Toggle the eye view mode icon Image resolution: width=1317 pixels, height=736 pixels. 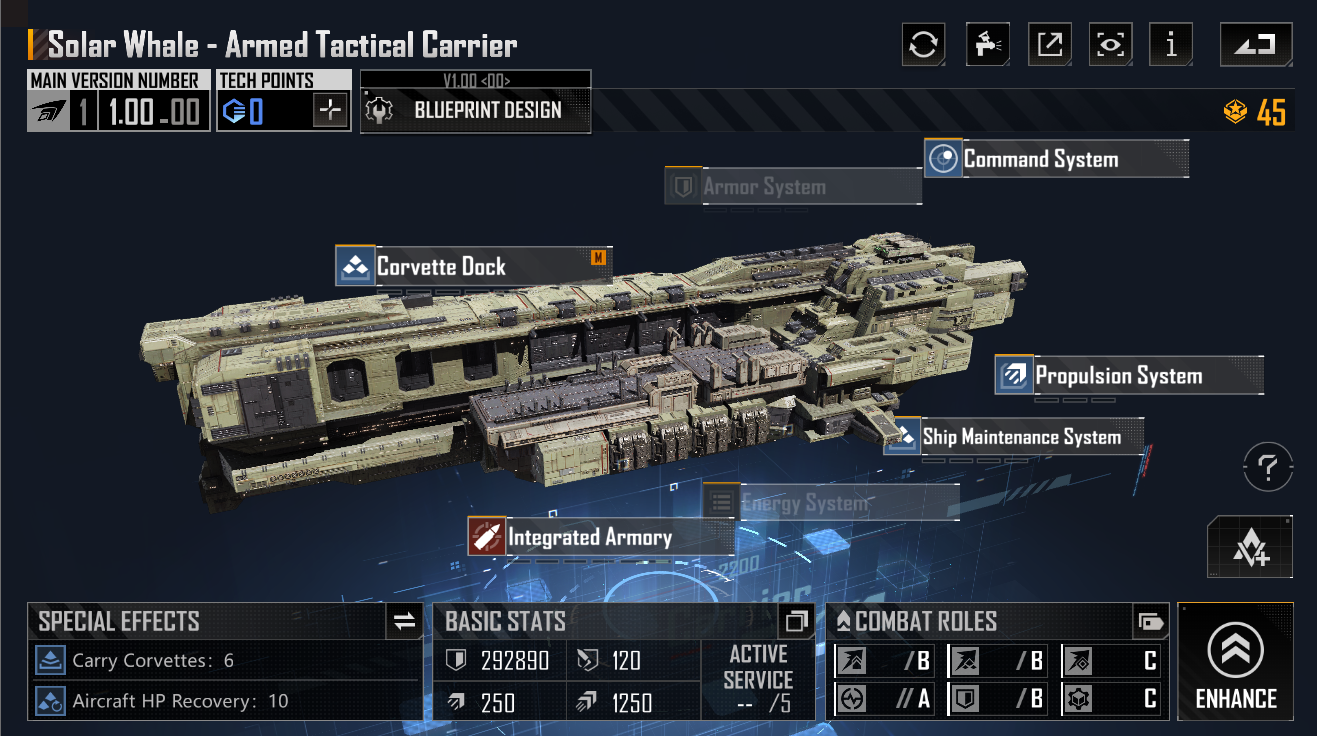pyautogui.click(x=1111, y=45)
